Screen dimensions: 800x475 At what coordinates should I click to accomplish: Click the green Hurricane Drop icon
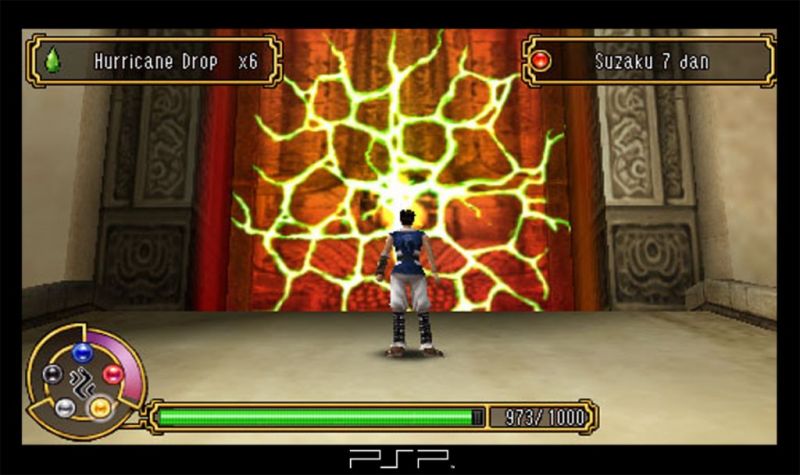(53, 61)
